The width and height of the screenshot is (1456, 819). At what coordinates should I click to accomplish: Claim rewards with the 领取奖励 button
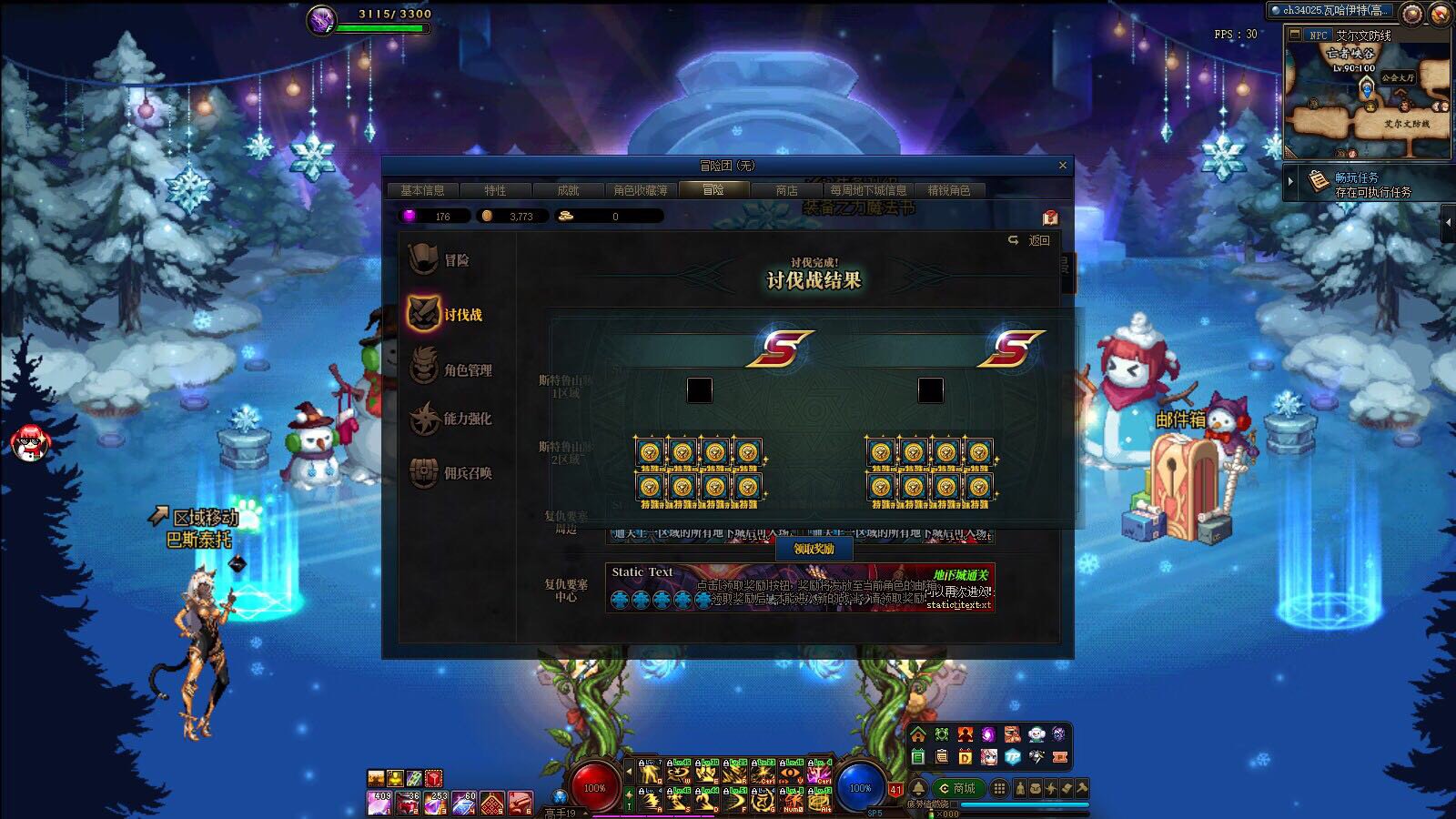[814, 549]
